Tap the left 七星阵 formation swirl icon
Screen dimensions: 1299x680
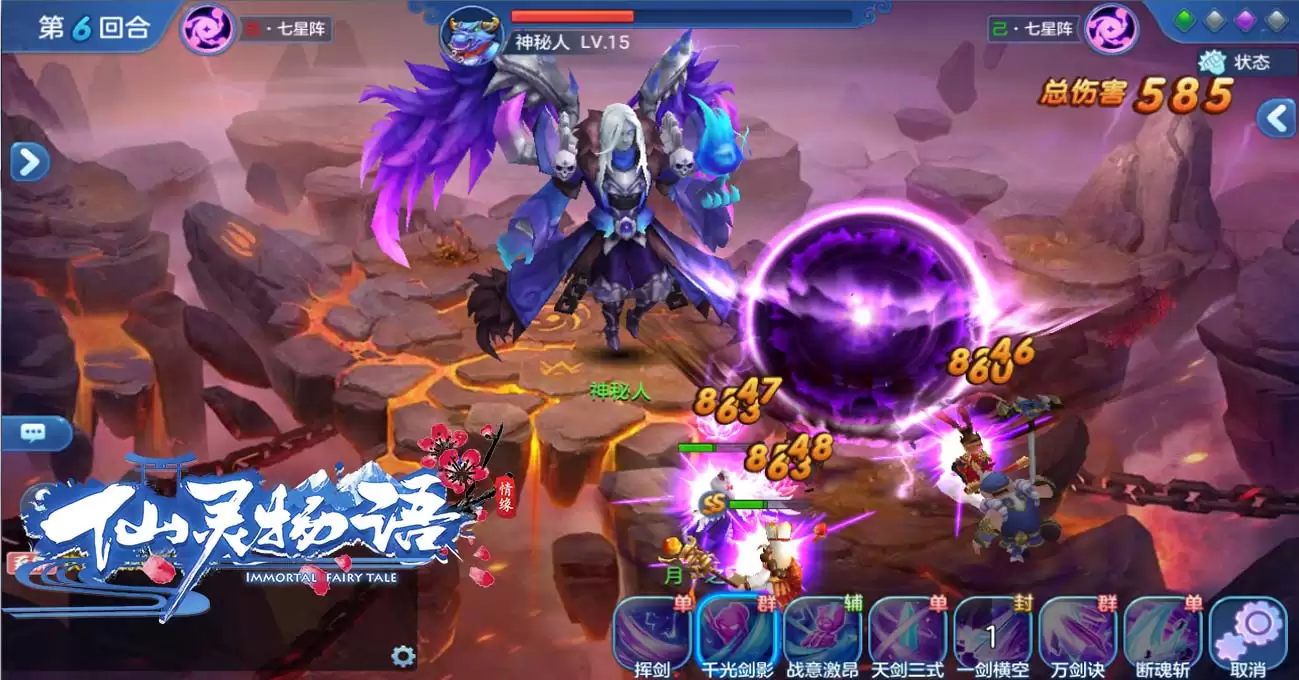tap(207, 28)
